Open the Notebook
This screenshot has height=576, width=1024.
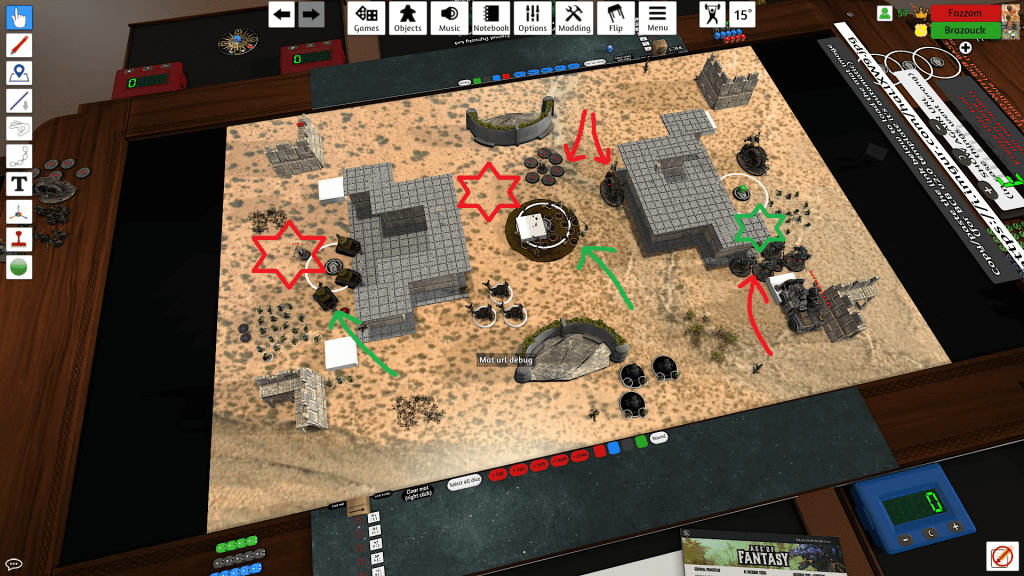click(x=491, y=17)
